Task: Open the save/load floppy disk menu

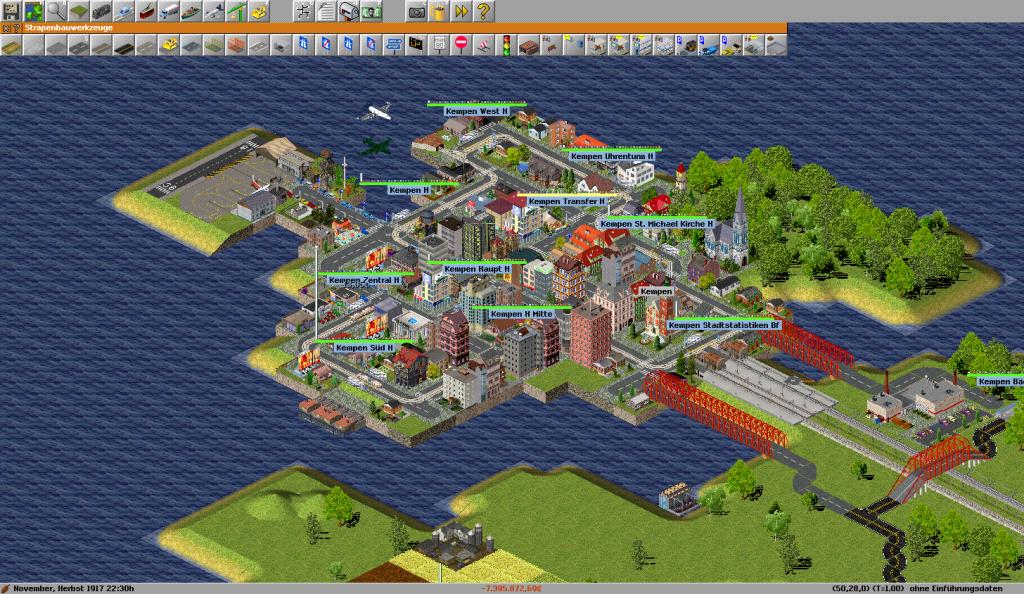Action: [11, 11]
